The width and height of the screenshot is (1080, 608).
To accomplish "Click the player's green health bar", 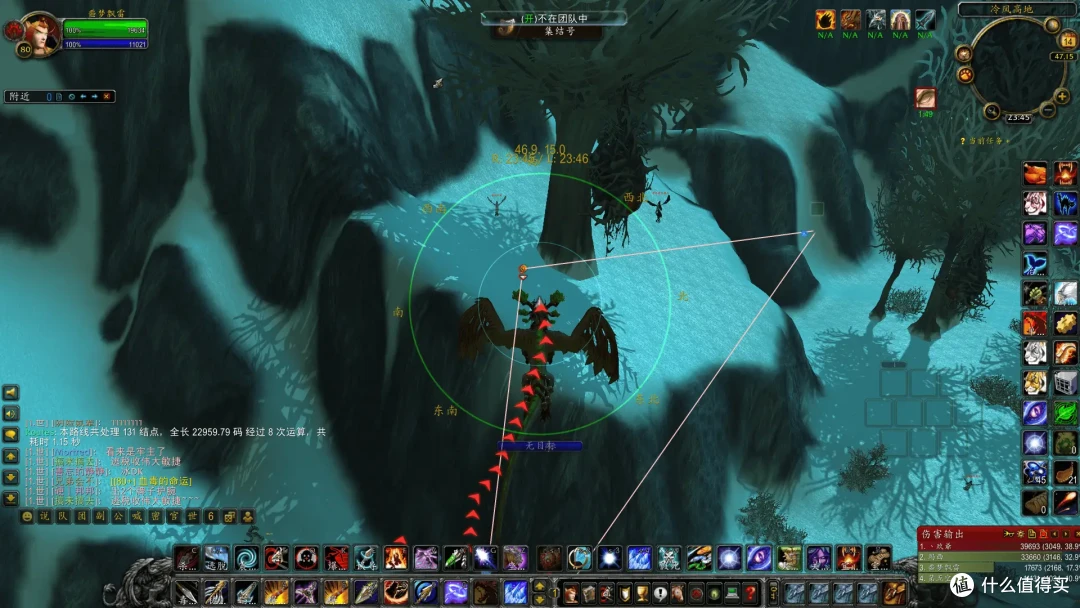I will point(105,30).
